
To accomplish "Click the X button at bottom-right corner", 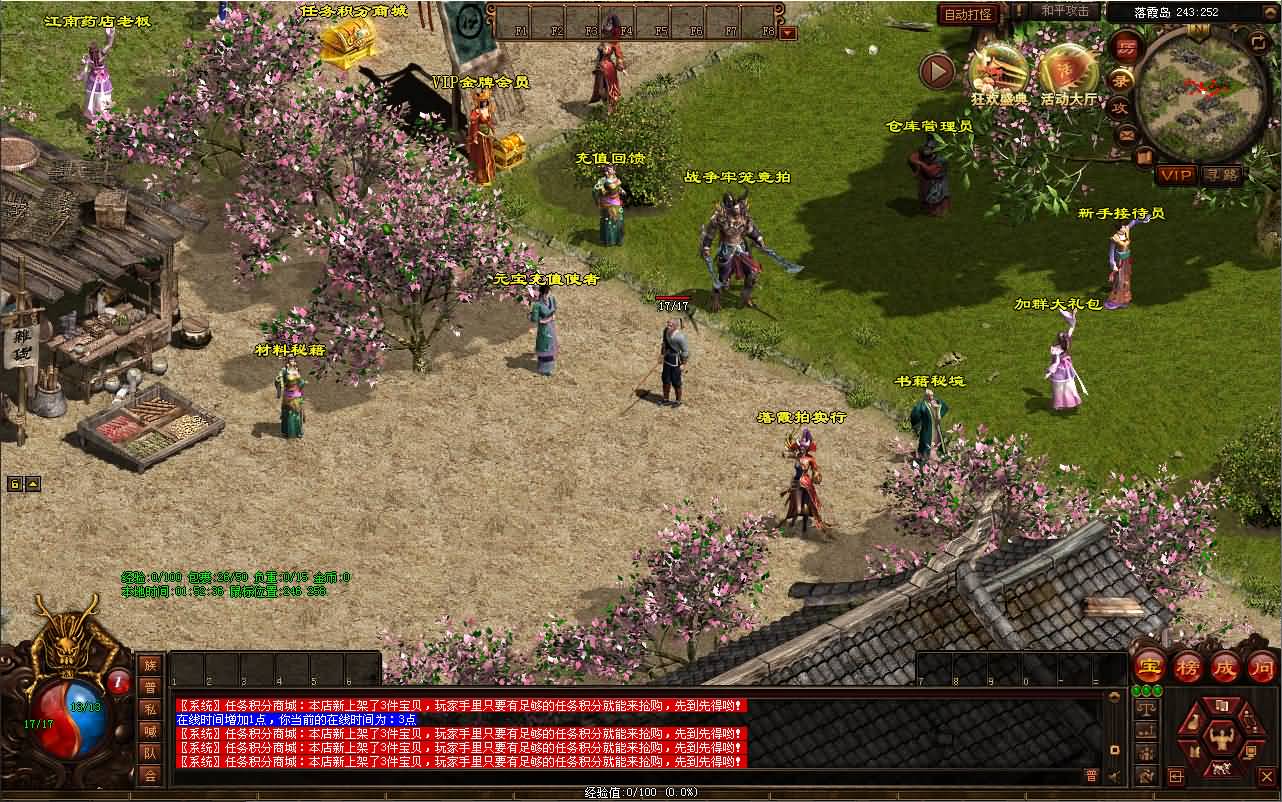I will (x=1267, y=775).
